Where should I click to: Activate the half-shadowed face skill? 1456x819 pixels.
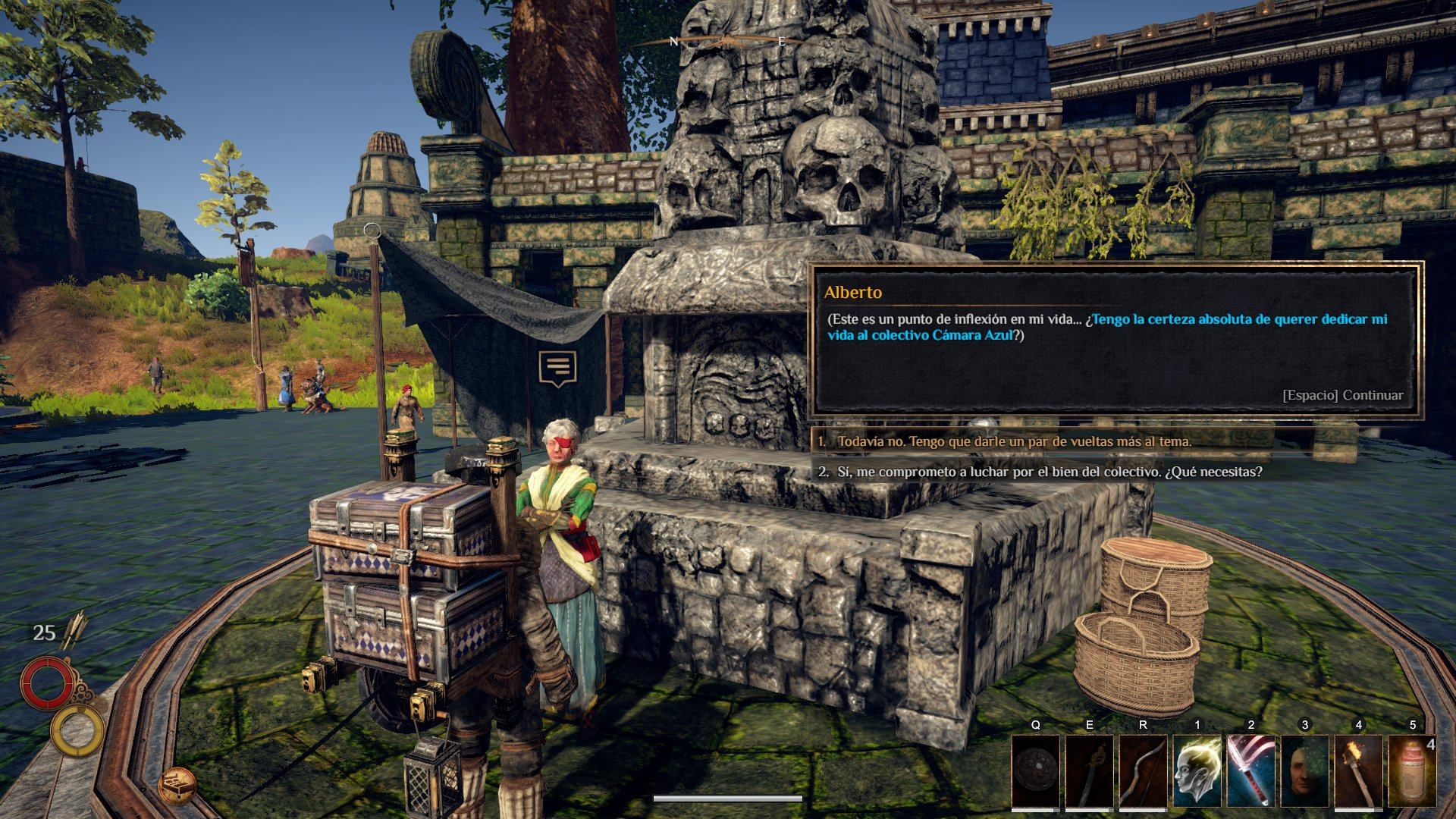(x=1305, y=770)
